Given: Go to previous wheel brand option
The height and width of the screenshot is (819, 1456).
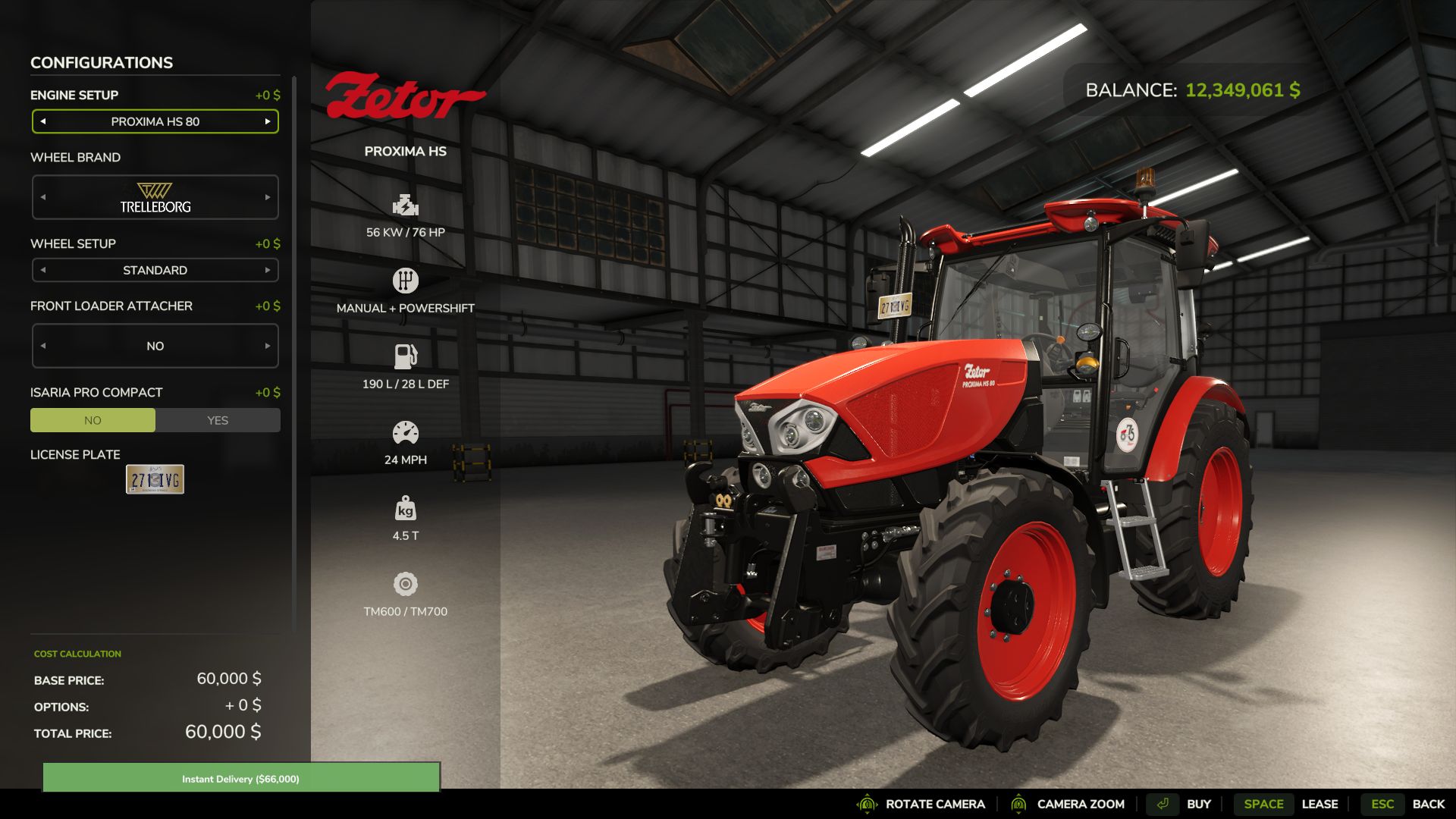Looking at the screenshot, I should click(43, 197).
